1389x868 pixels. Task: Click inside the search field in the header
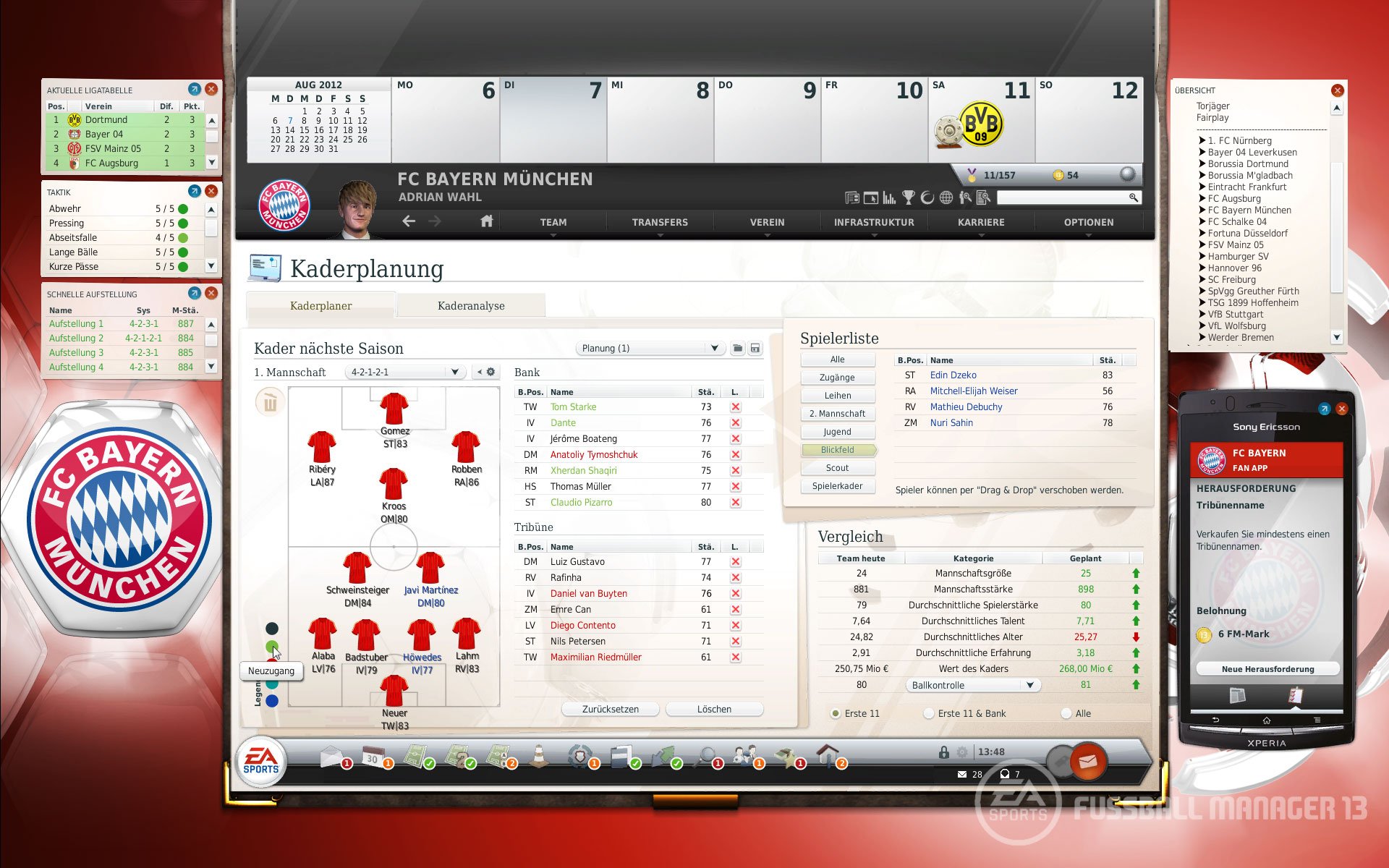pyautogui.click(x=1063, y=197)
